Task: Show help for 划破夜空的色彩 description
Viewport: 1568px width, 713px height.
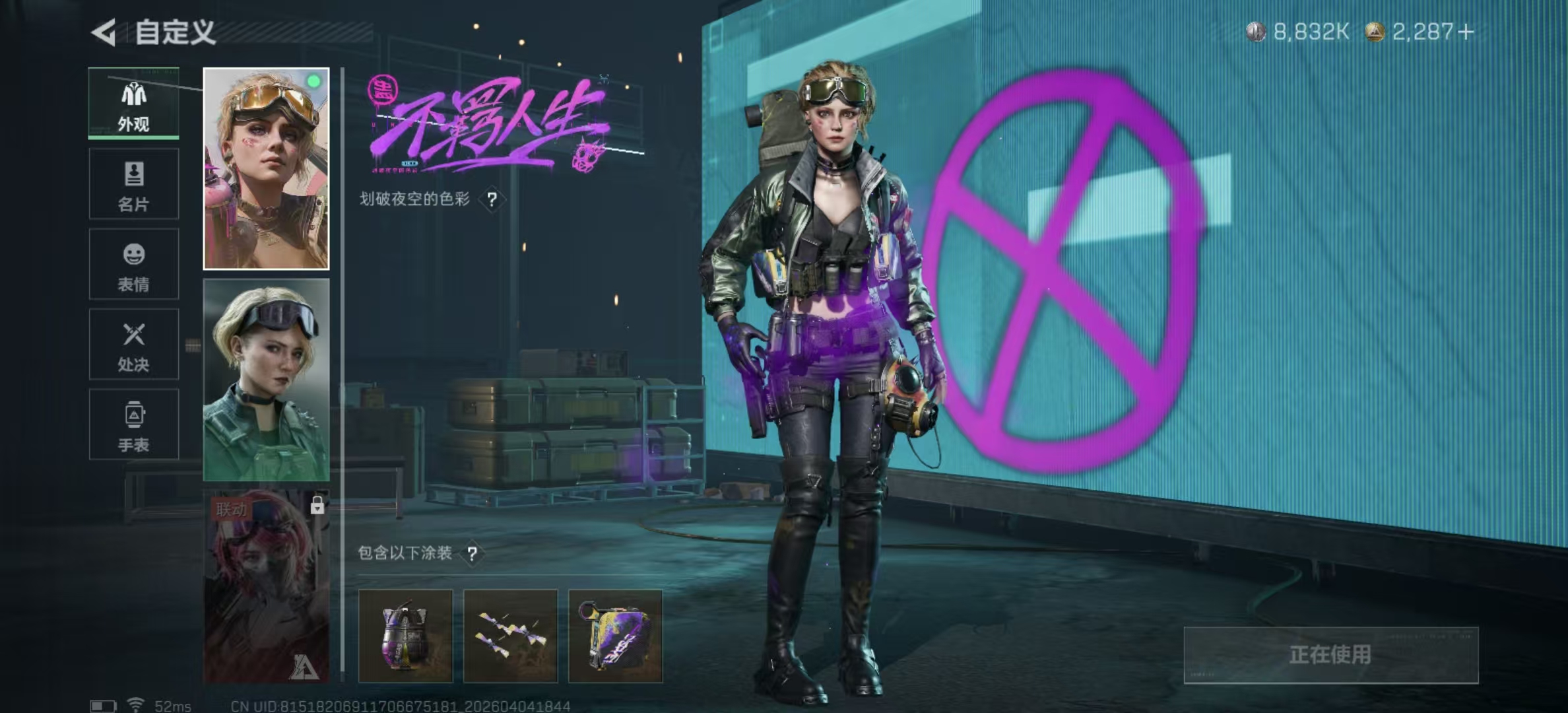Action: tap(492, 199)
